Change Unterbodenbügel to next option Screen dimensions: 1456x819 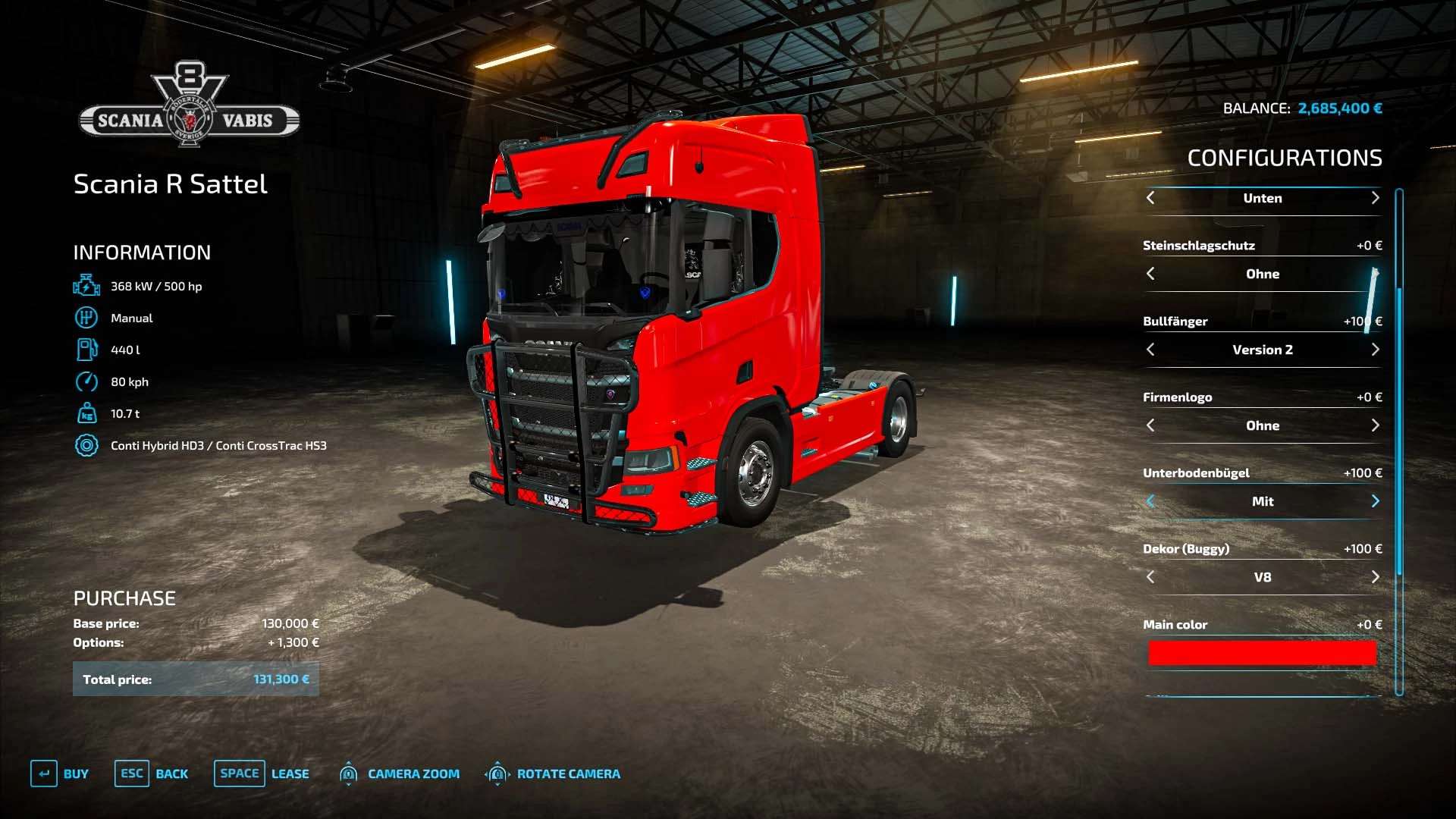coord(1375,501)
